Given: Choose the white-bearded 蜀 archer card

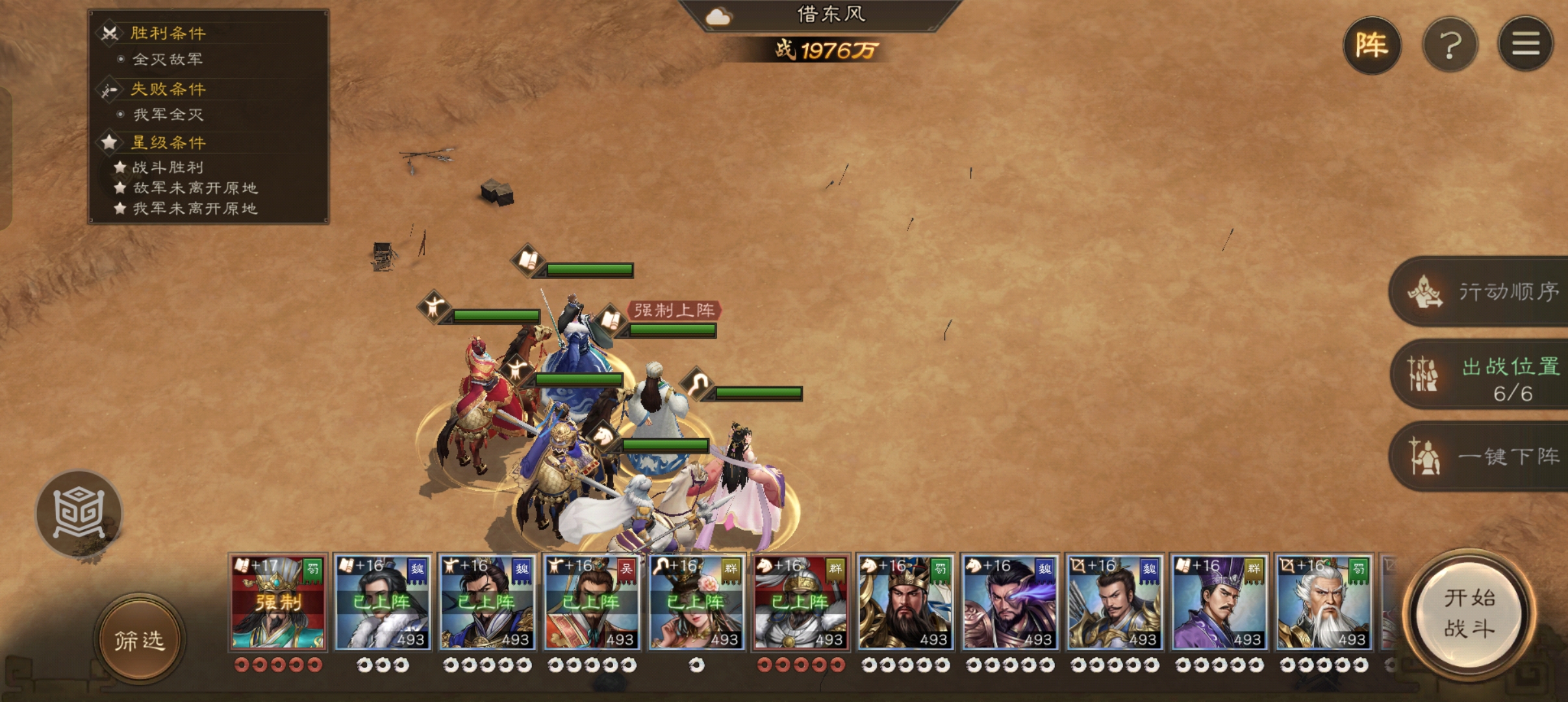Looking at the screenshot, I should pos(1324,603).
